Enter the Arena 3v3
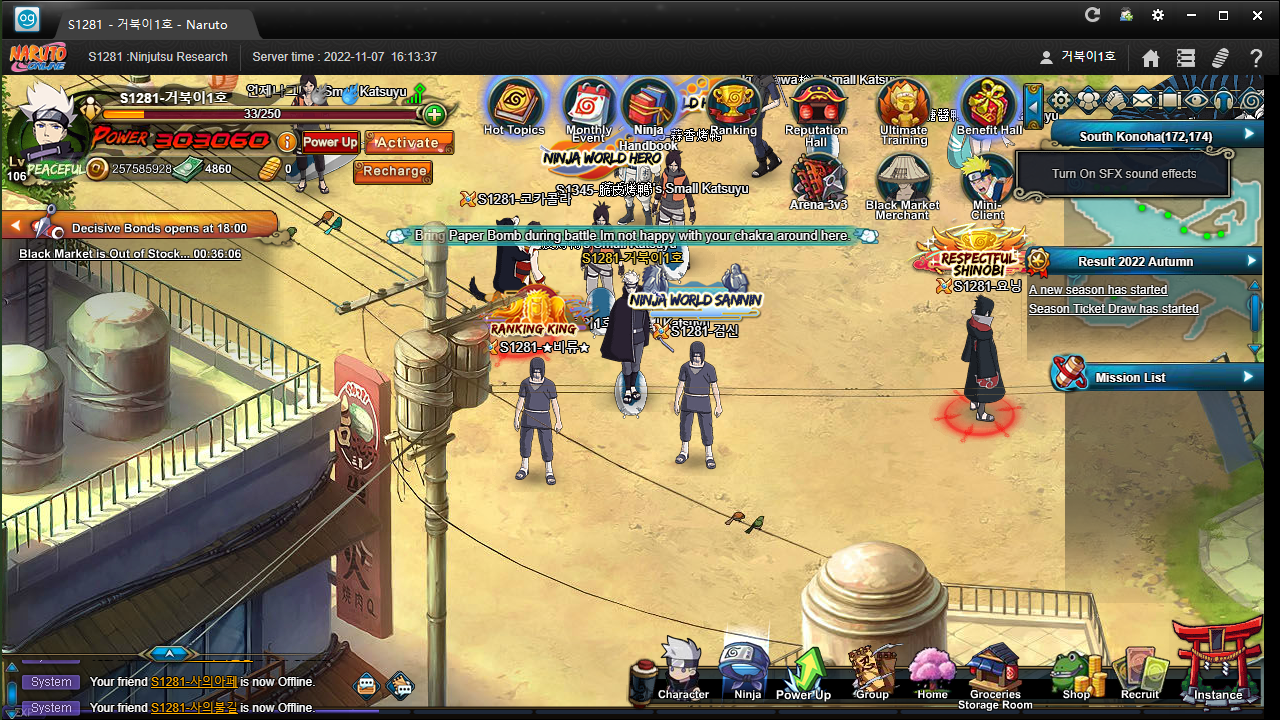The width and height of the screenshot is (1280, 720). [x=819, y=180]
